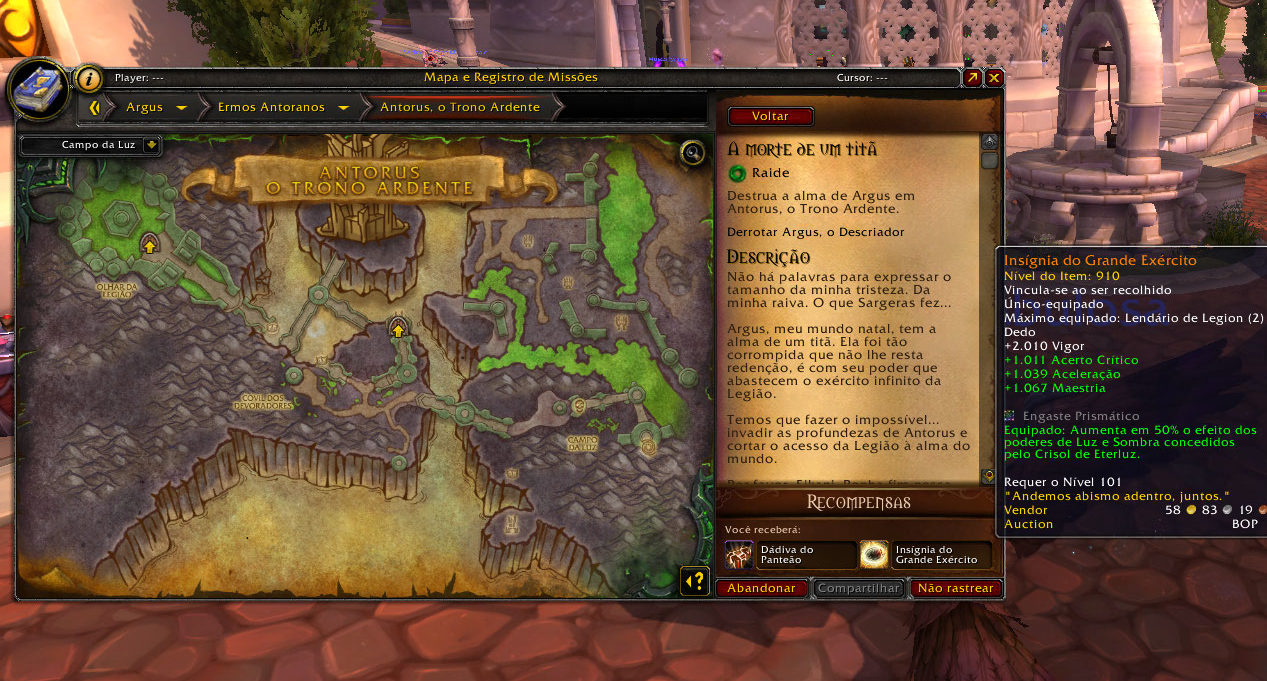The width and height of the screenshot is (1267, 681).
Task: Click the blue quest log book icon
Action: click(38, 88)
